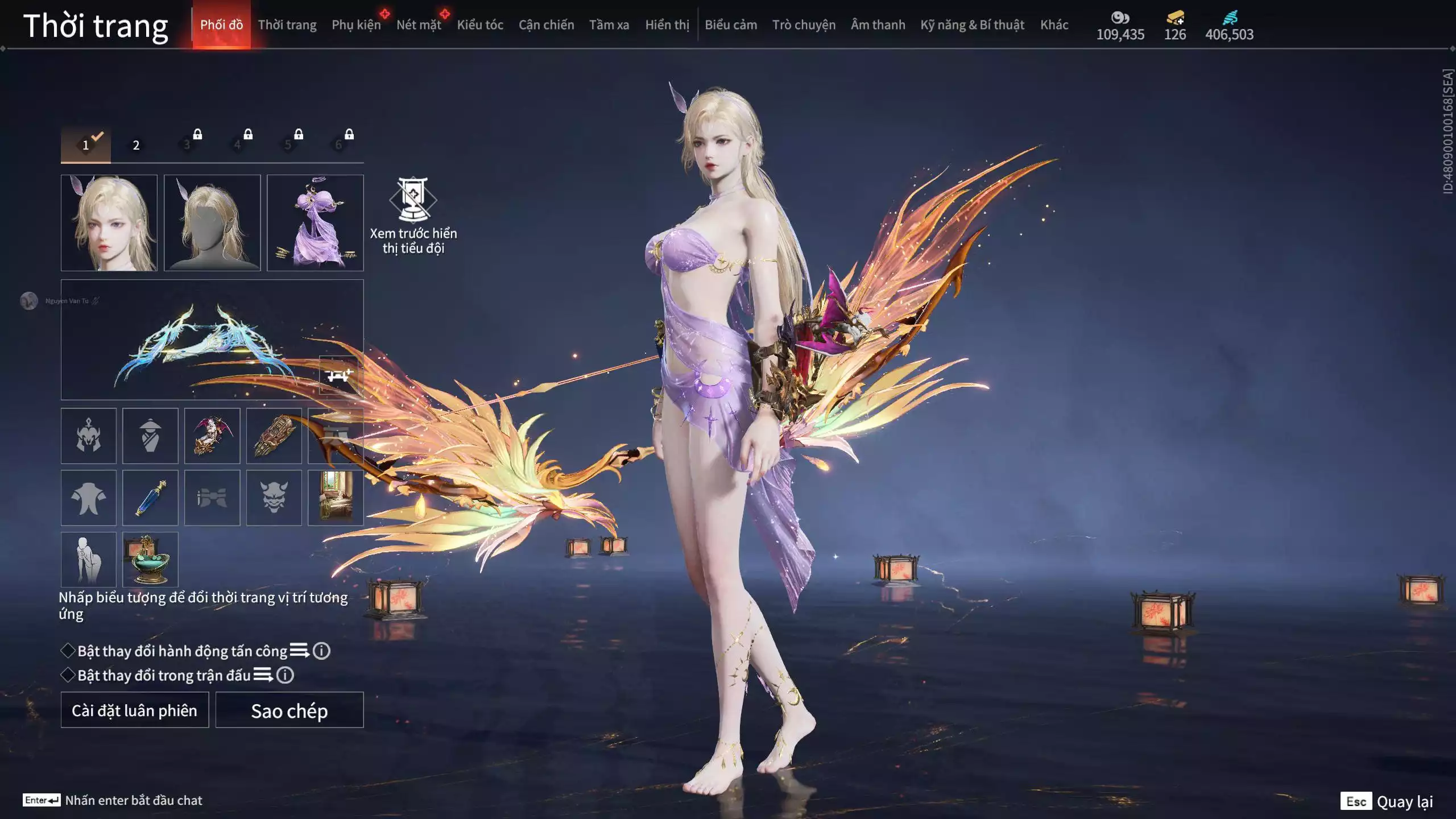Open the blue potion vial slot

(150, 498)
